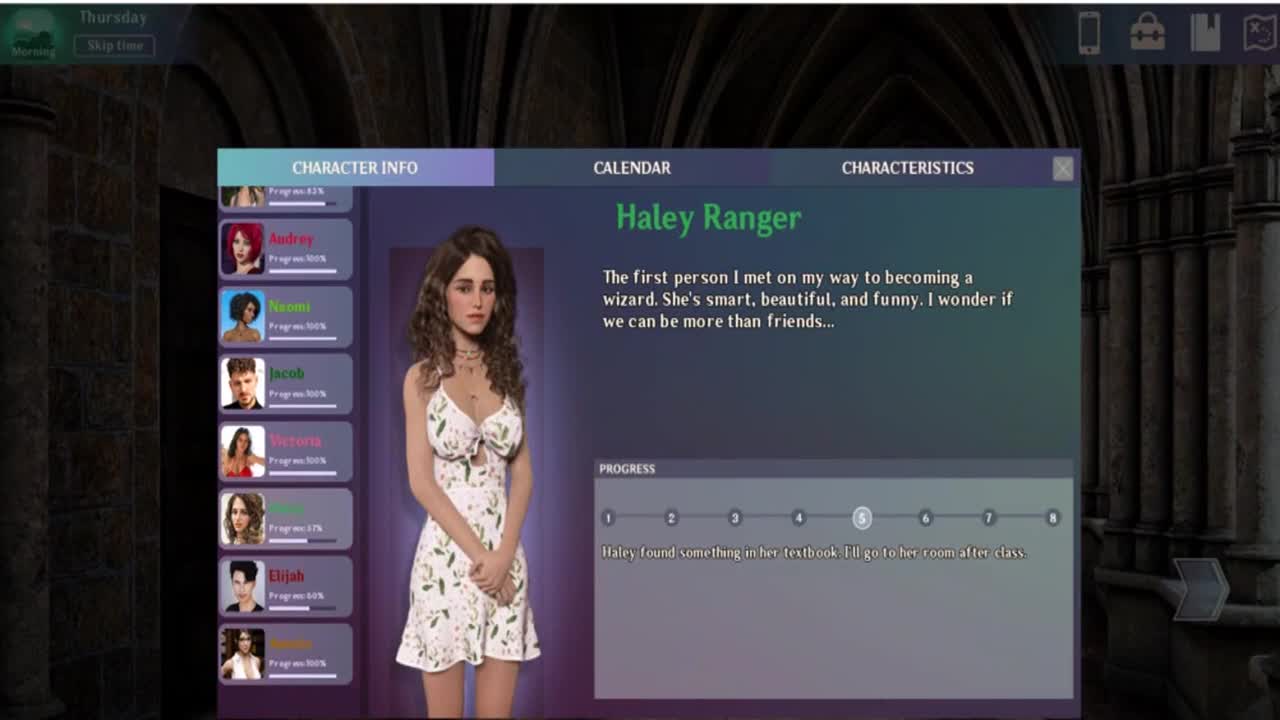This screenshot has width=1280, height=720.
Task: Open the inventory bag icon
Action: 1147,33
